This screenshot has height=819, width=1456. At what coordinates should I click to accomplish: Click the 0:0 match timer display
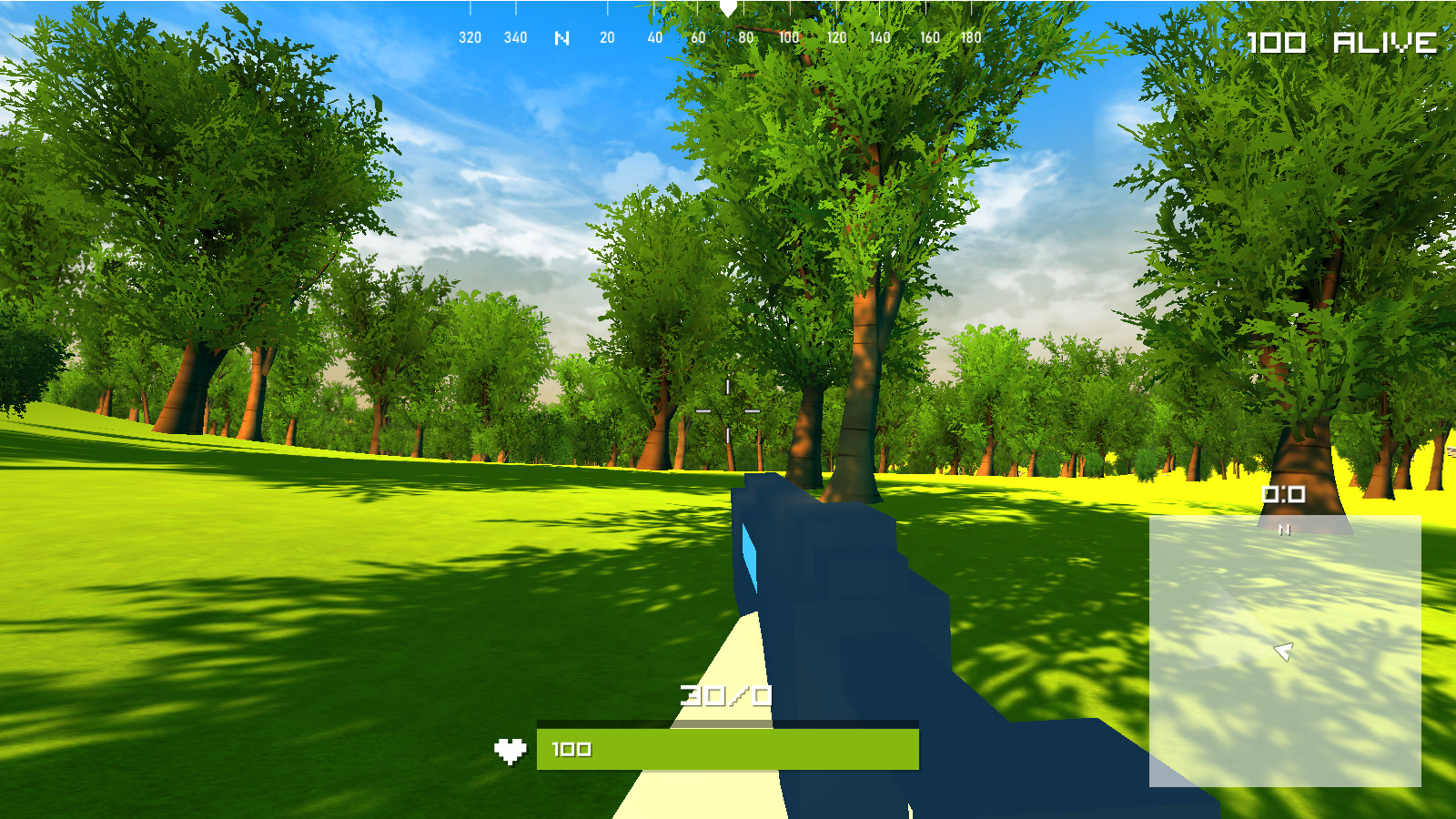(1284, 492)
